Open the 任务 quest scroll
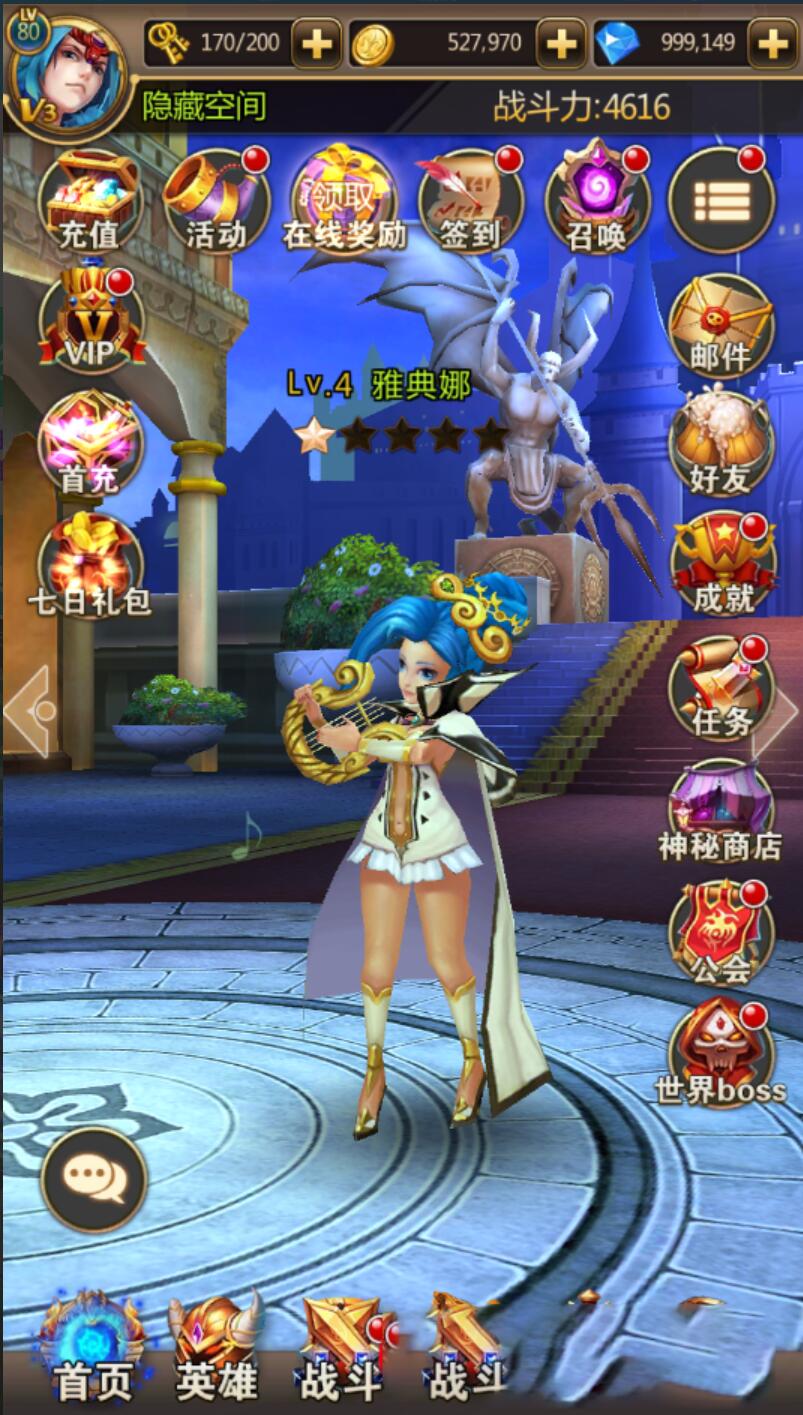803x1415 pixels. (x=721, y=688)
